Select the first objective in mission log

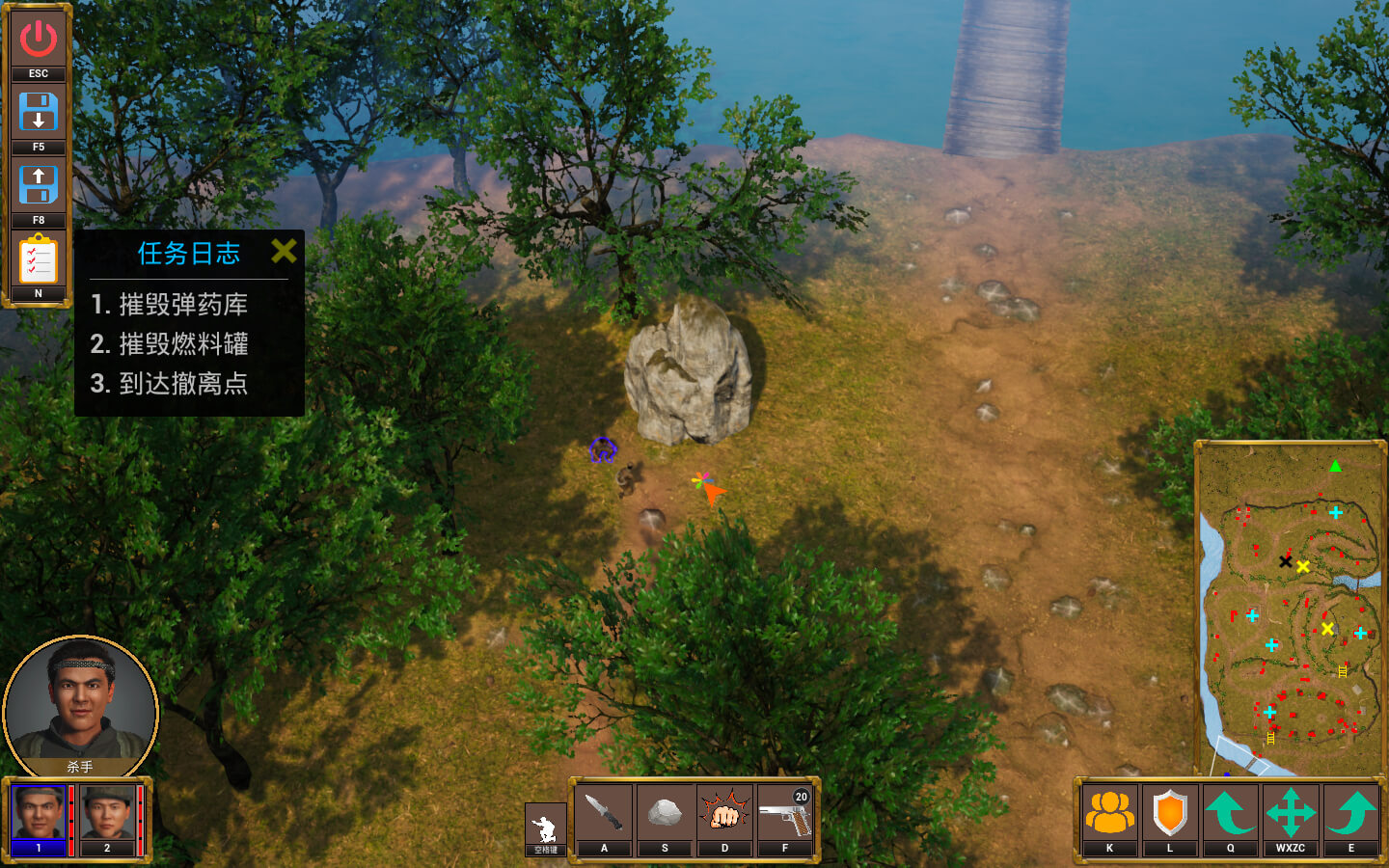pyautogui.click(x=169, y=305)
